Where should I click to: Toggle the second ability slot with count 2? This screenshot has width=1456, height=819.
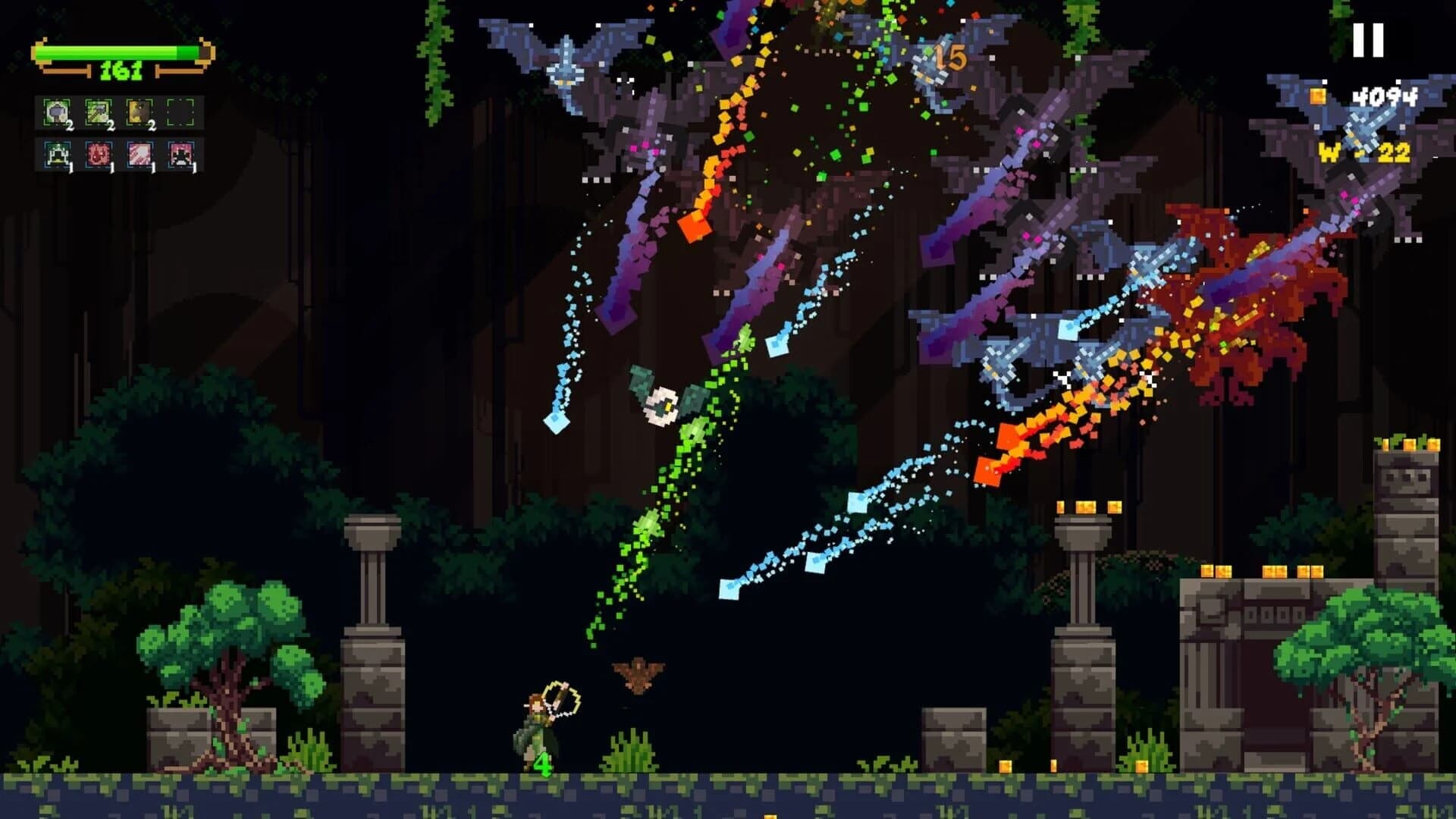tap(99, 112)
